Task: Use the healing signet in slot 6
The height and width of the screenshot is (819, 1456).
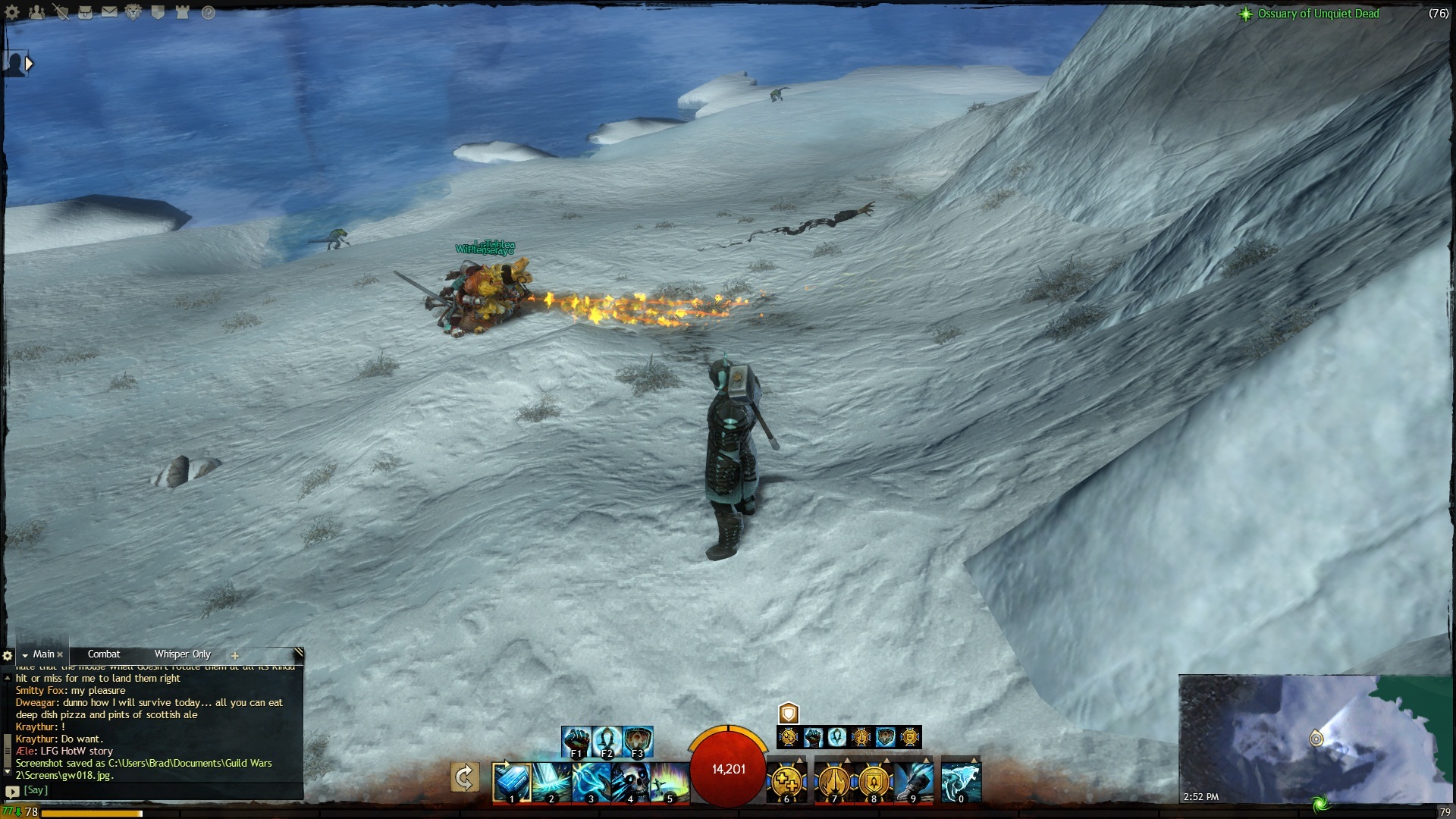Action: pos(786,782)
